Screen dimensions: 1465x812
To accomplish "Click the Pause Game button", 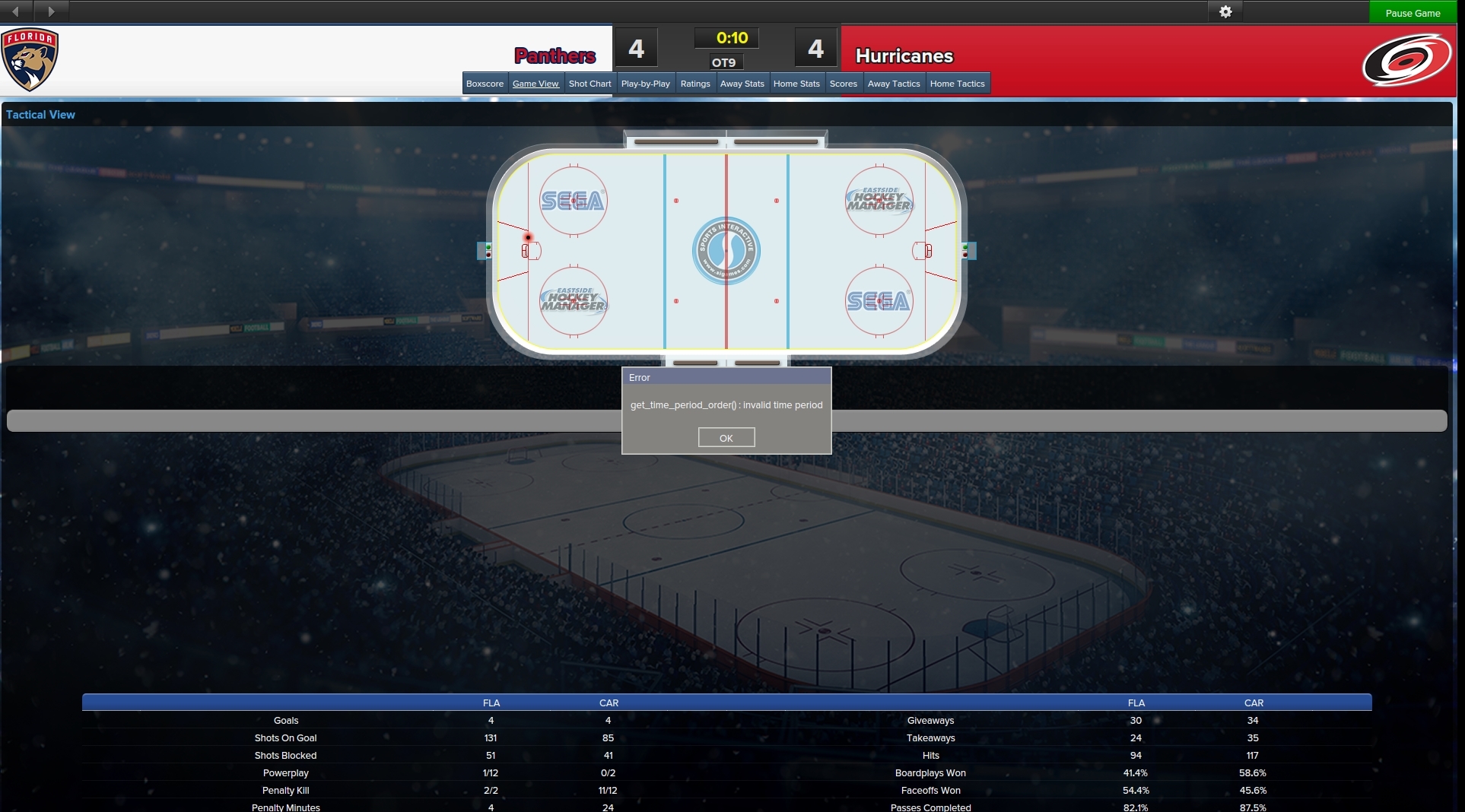I will pos(1413,13).
